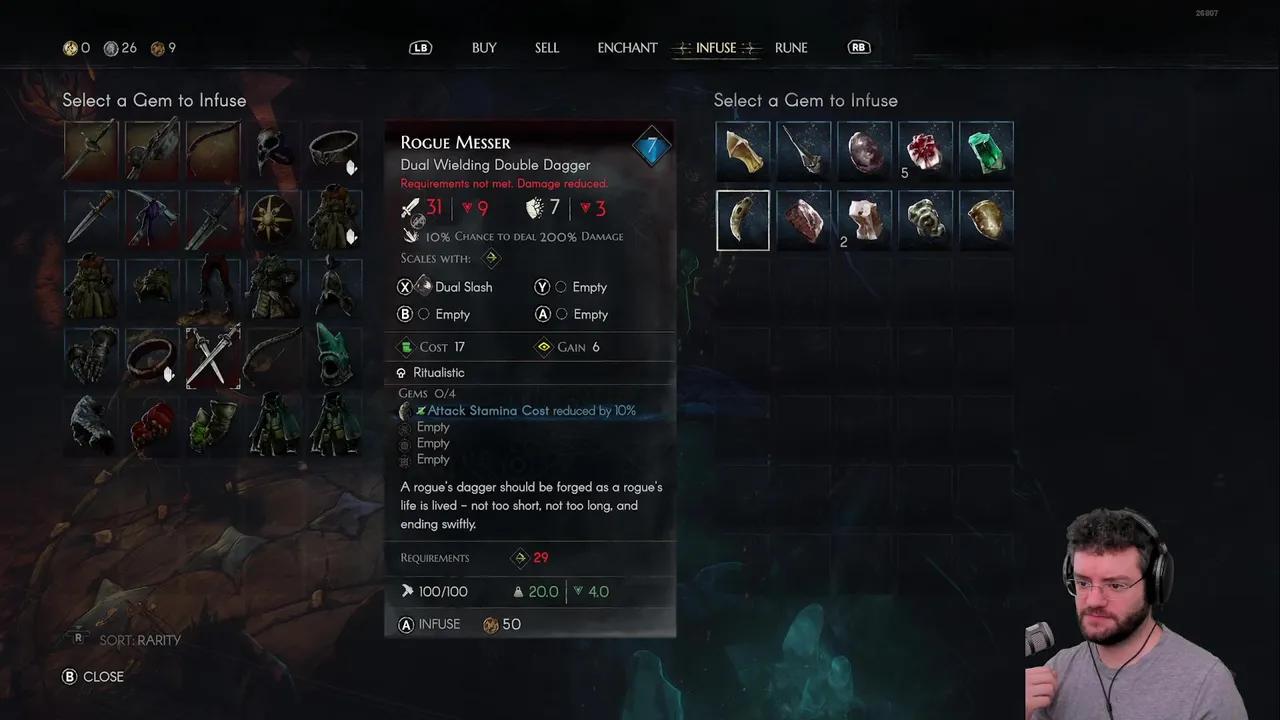This screenshot has height=720, width=1280.
Task: Choose the green emerald gem
Action: 986,149
